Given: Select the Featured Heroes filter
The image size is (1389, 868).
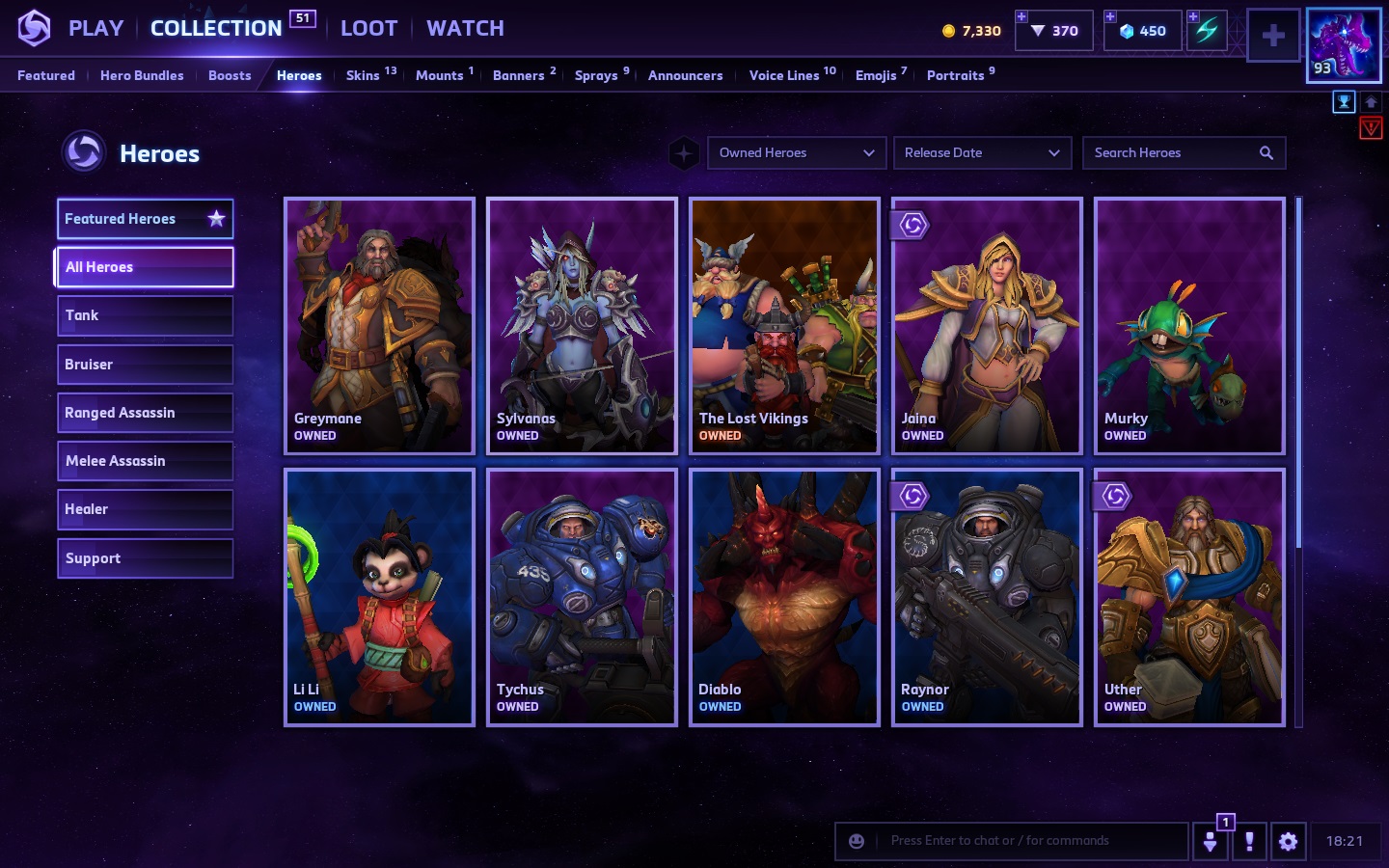Looking at the screenshot, I should 145,219.
